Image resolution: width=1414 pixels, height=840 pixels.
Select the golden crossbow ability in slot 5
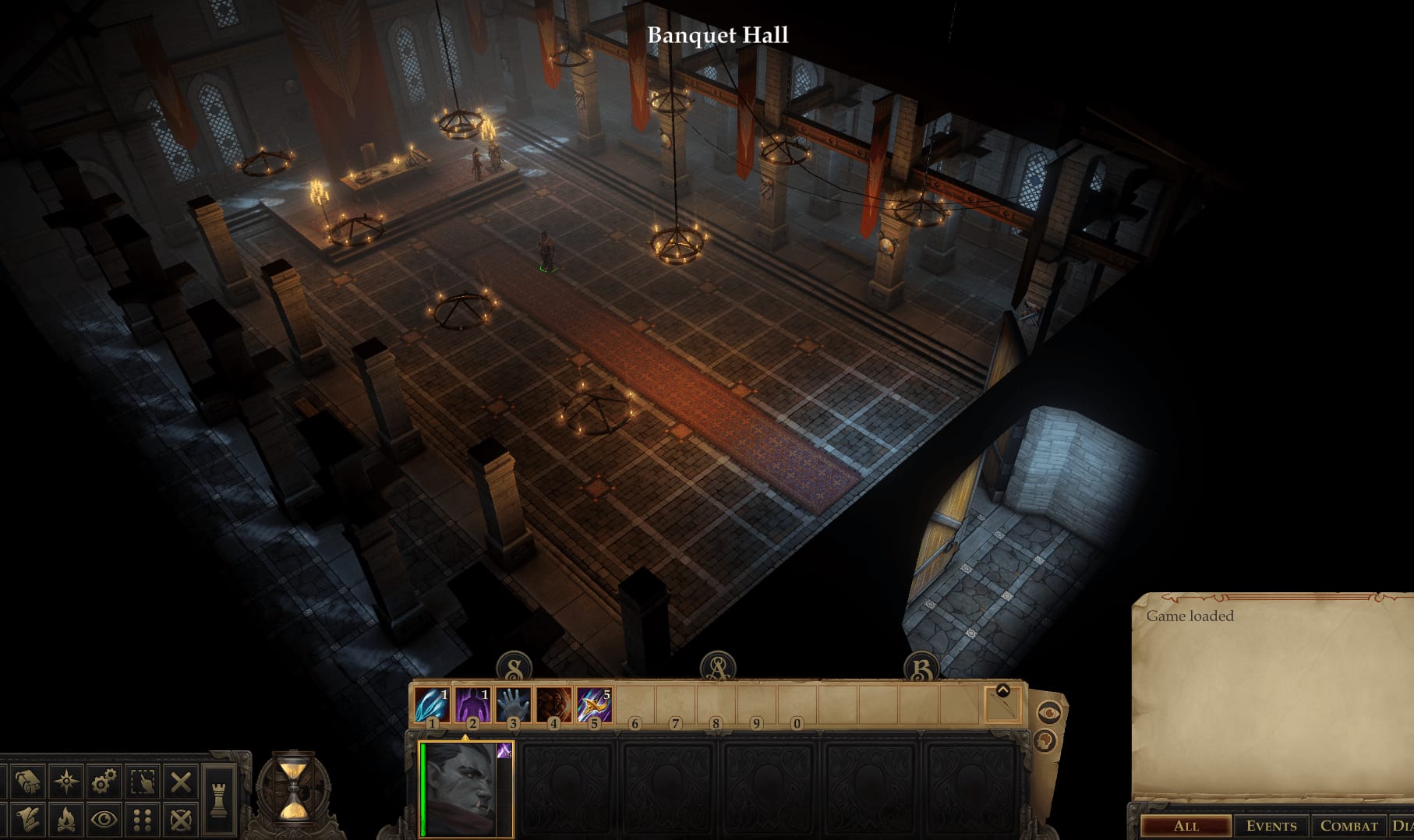click(594, 704)
